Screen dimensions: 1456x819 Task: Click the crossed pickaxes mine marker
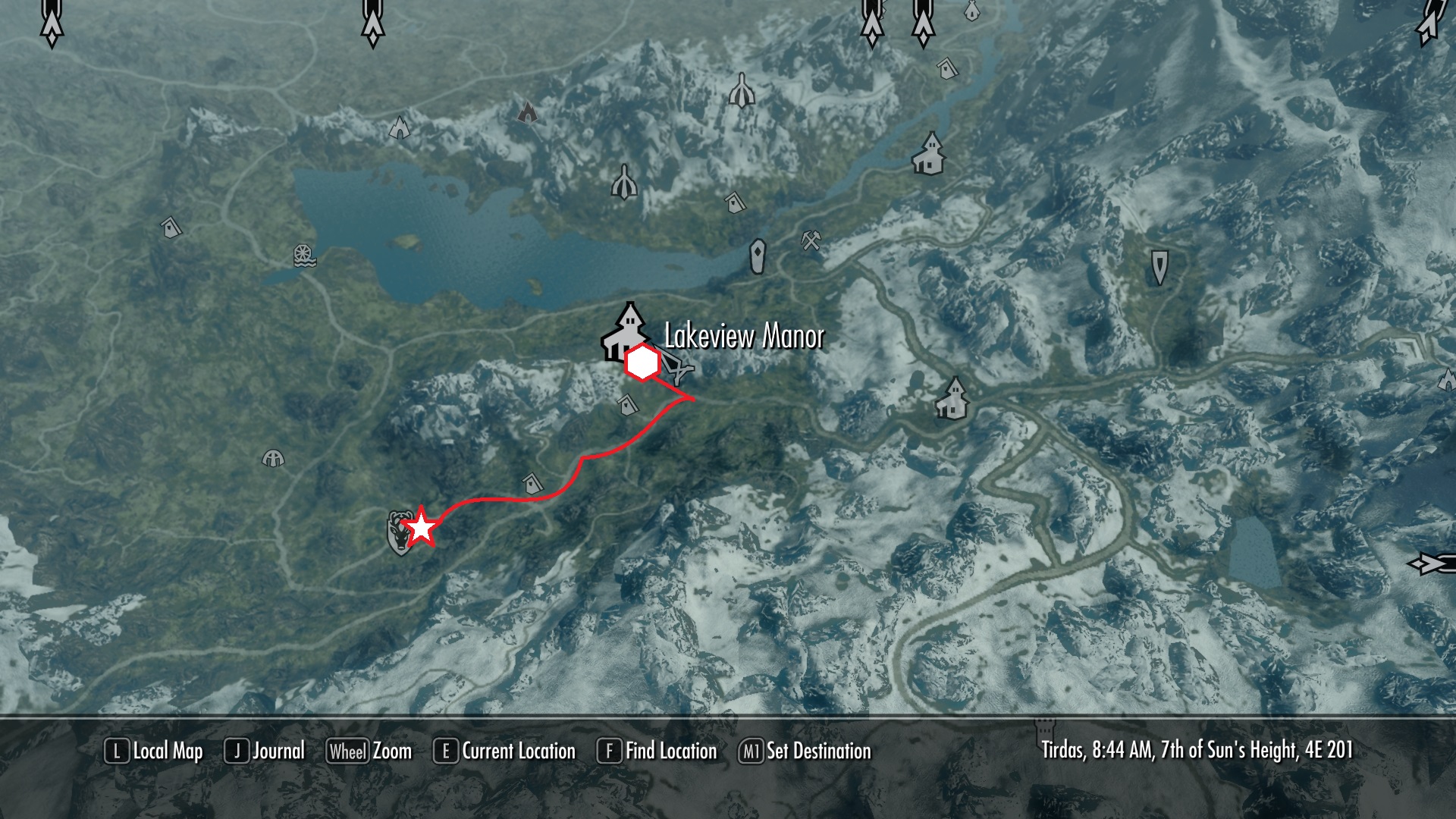click(x=811, y=240)
